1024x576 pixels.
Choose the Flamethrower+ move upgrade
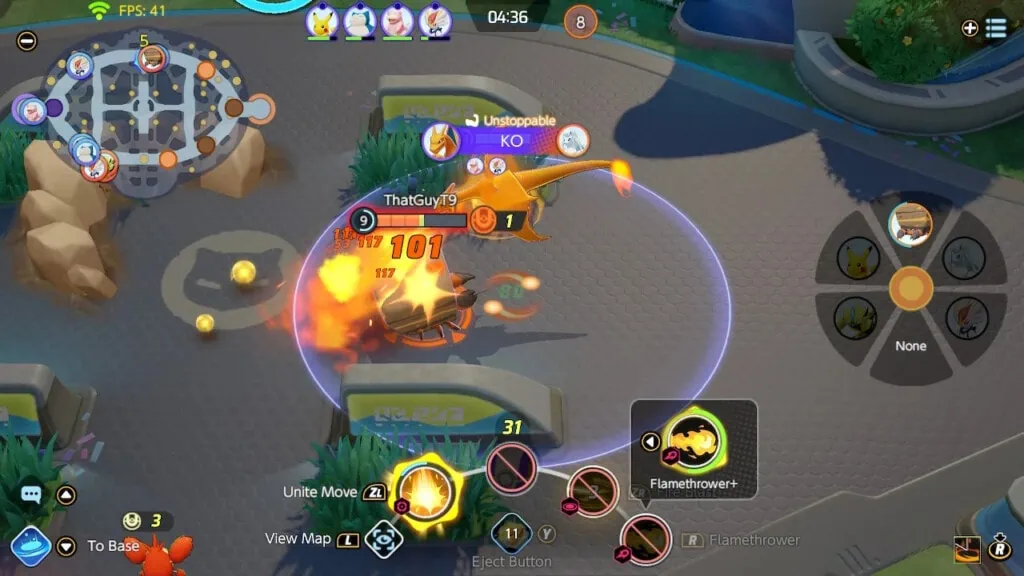[693, 440]
